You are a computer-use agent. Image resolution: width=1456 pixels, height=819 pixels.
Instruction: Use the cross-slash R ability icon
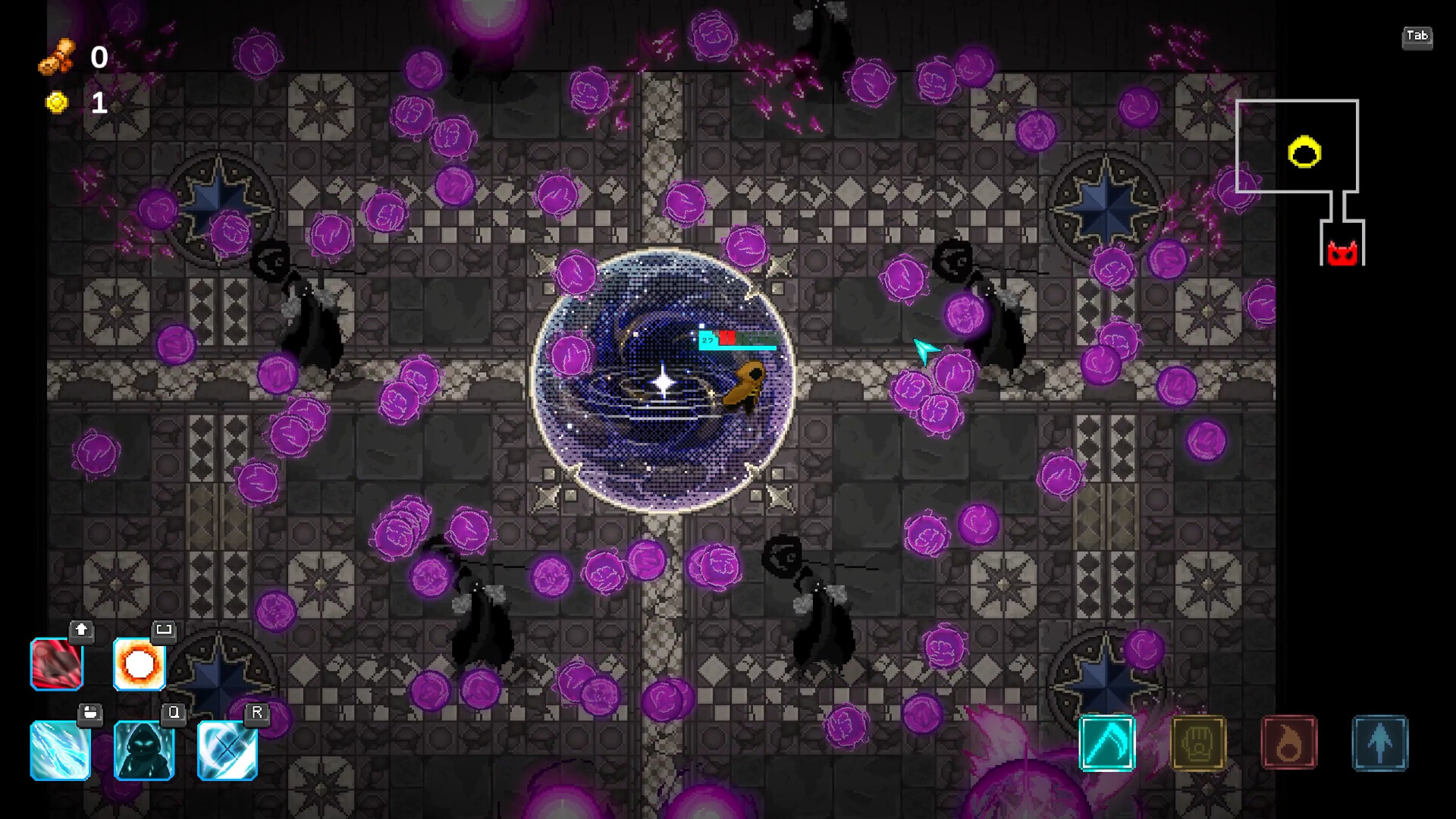[226, 750]
